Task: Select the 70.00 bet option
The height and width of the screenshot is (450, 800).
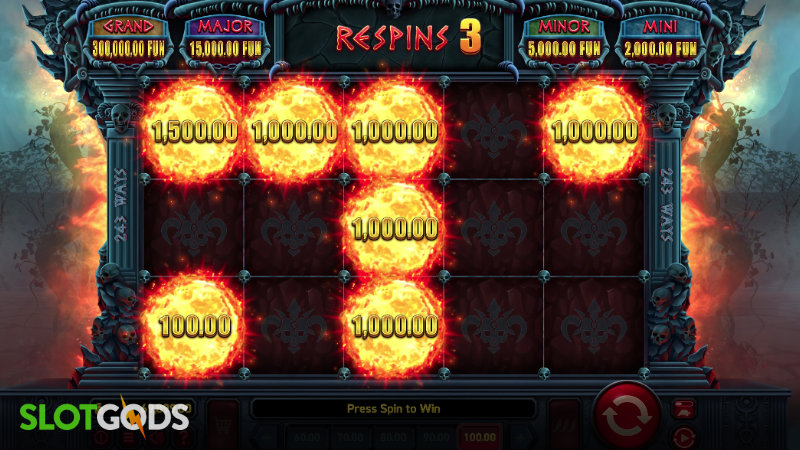Action: [x=346, y=438]
